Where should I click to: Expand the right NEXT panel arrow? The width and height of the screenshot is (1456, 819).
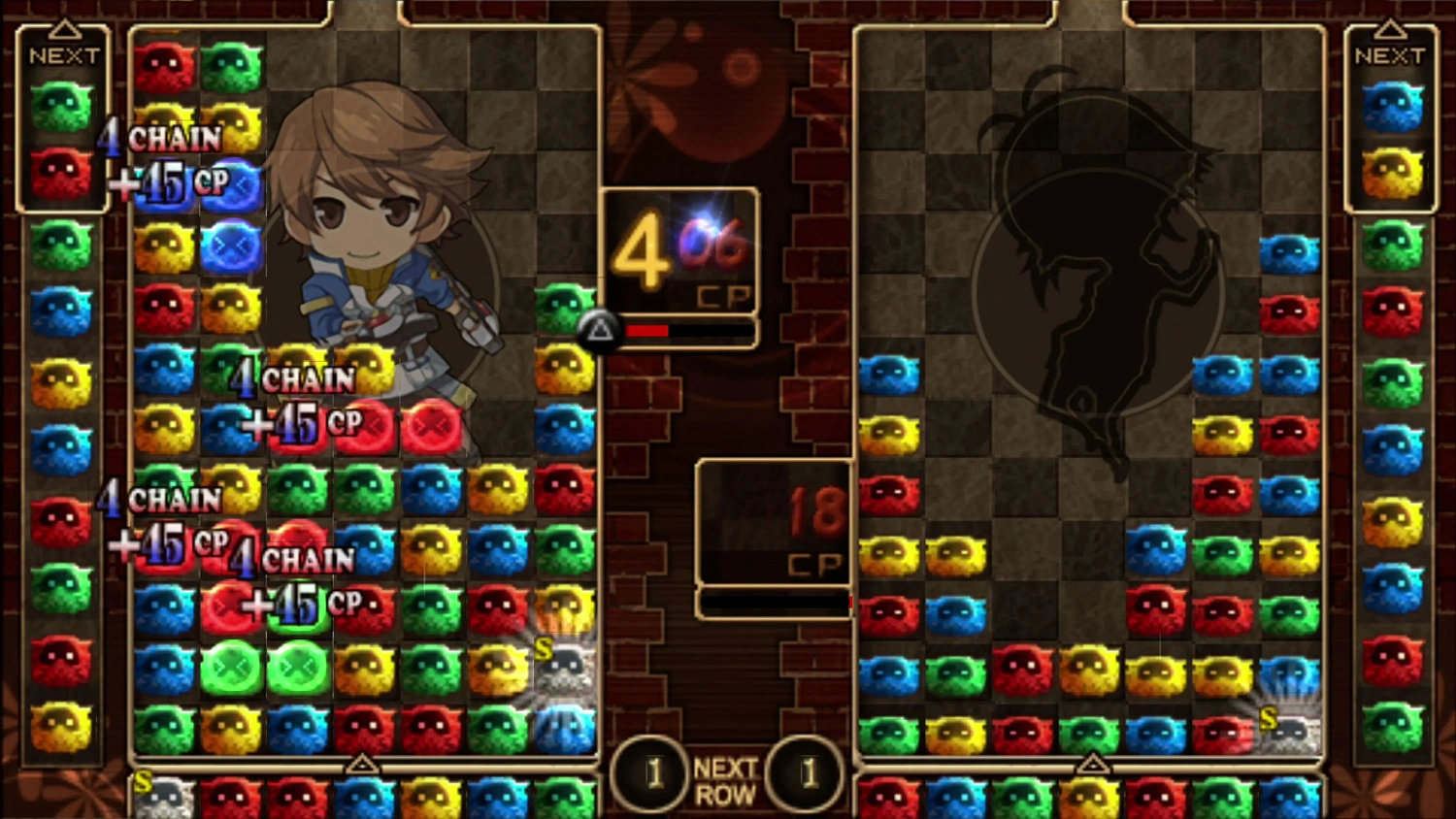(x=1391, y=27)
